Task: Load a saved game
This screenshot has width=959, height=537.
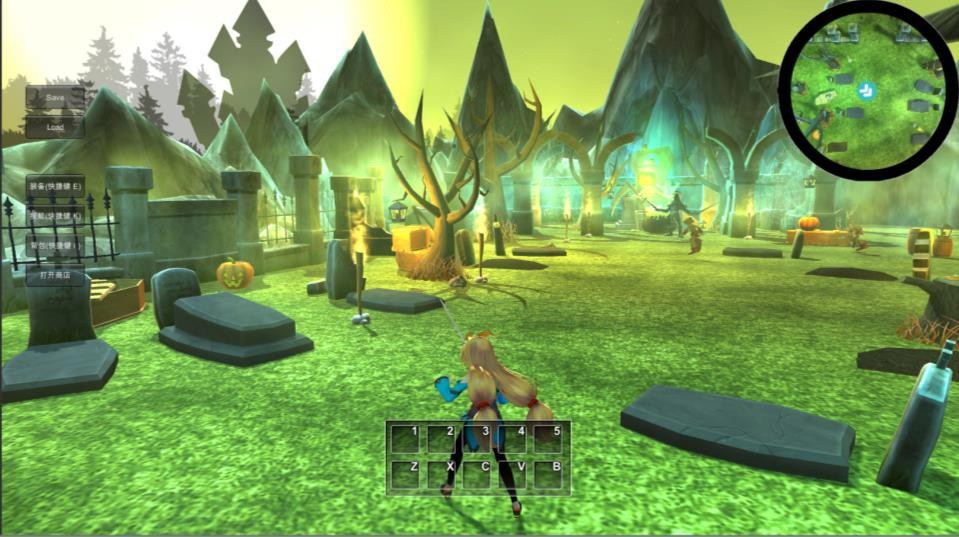Action: tap(55, 128)
